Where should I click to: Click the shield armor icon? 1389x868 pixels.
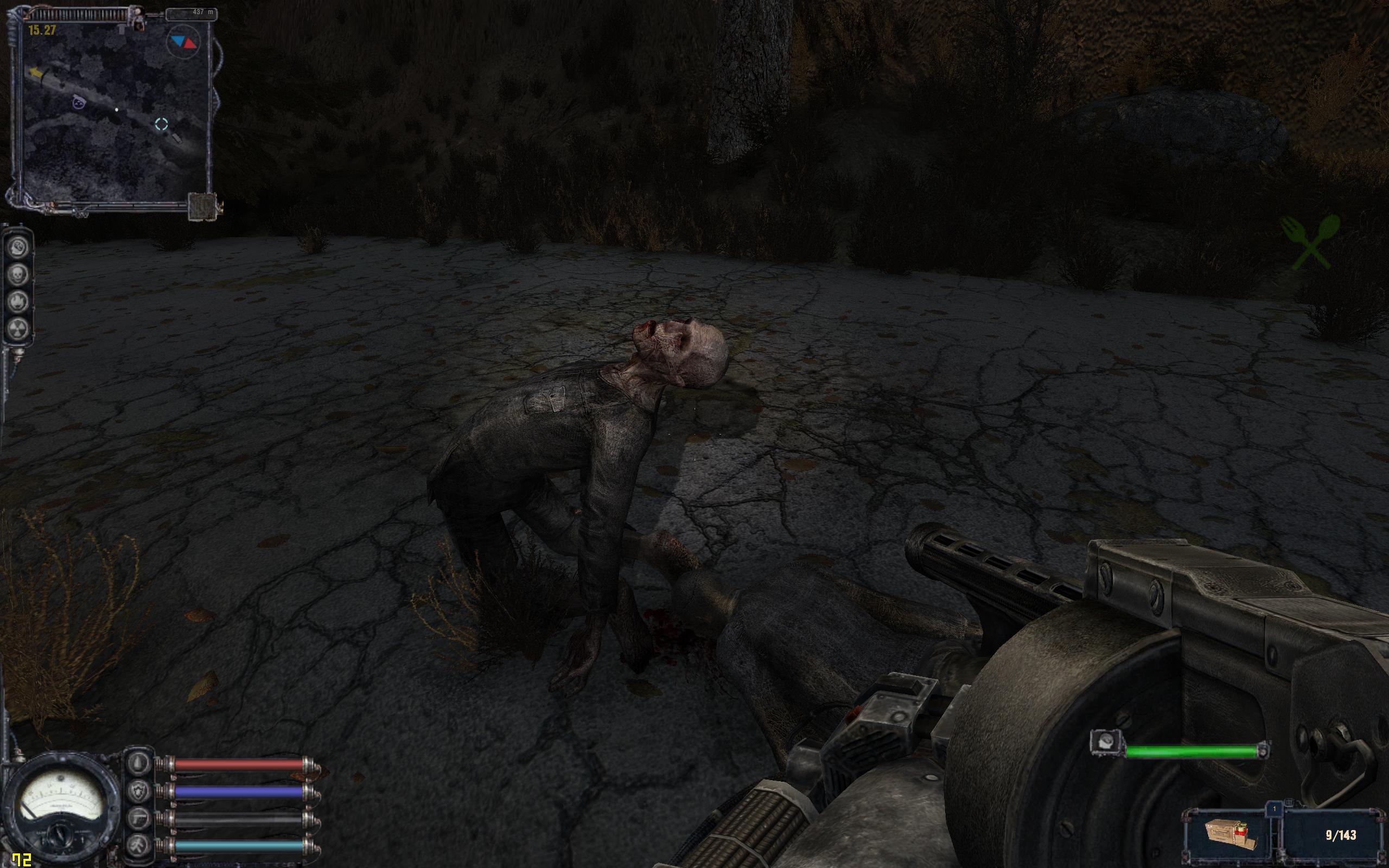coord(139,792)
